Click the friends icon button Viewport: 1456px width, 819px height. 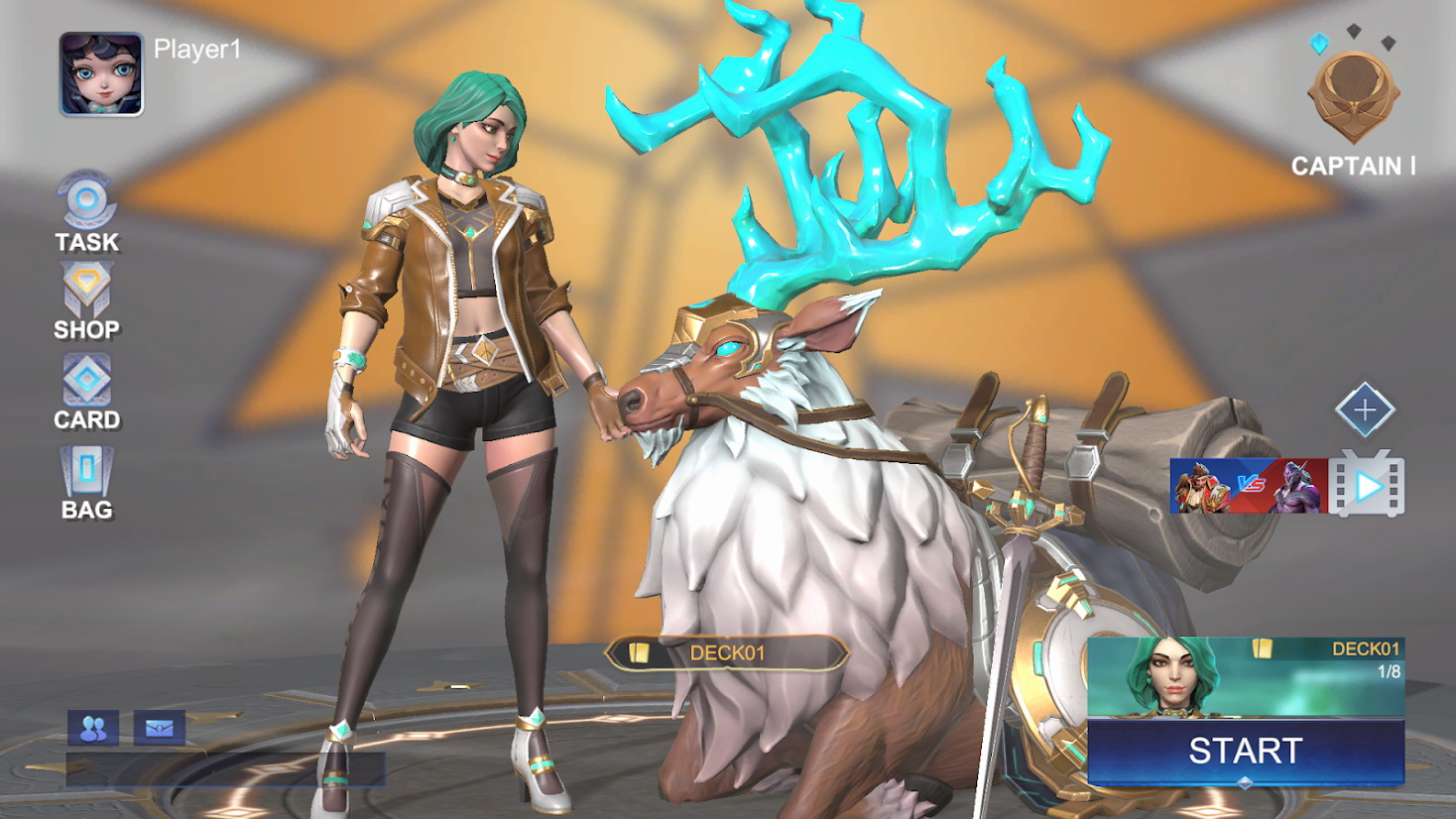coord(93,728)
